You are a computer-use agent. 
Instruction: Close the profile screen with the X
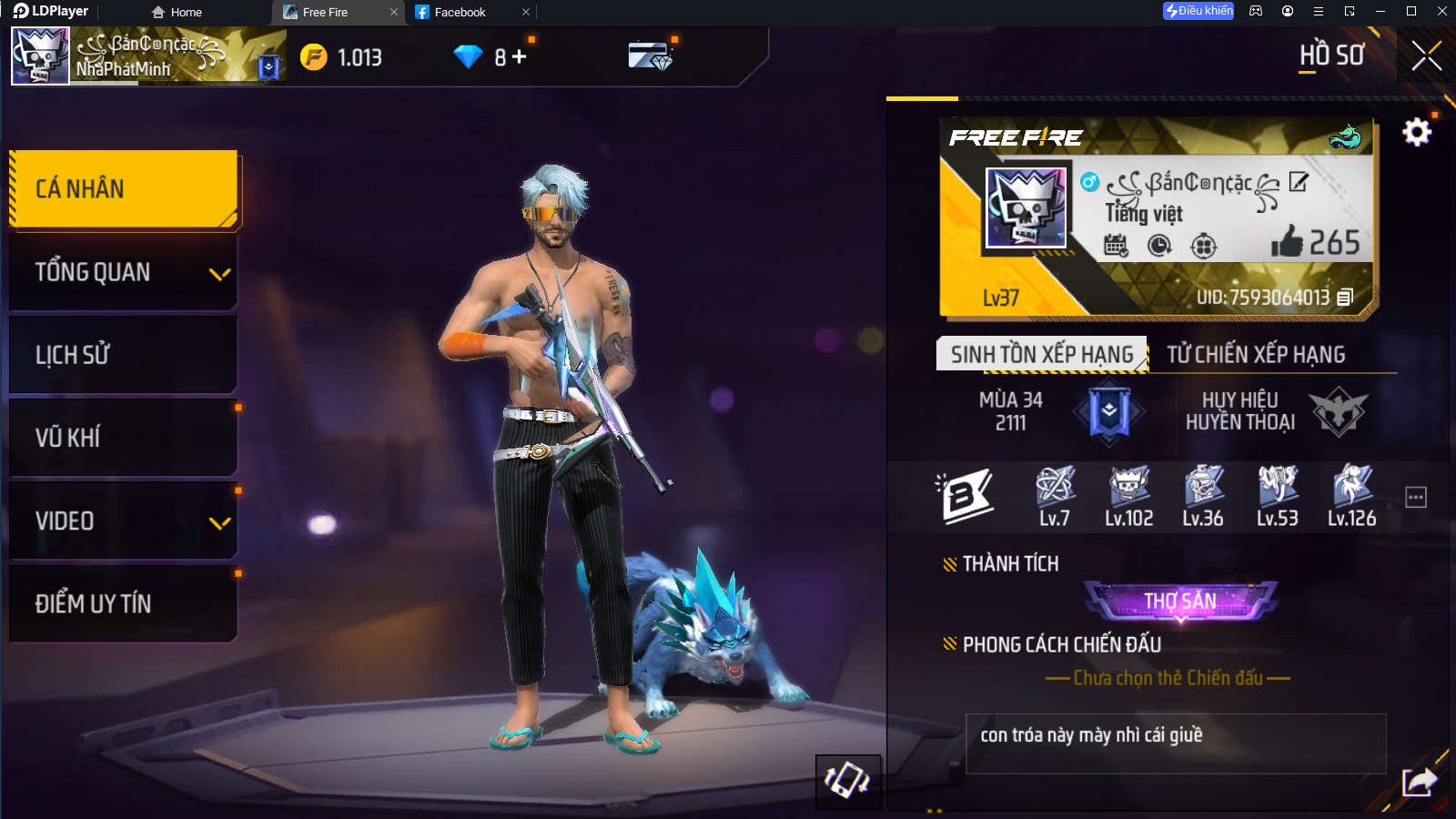[x=1426, y=56]
